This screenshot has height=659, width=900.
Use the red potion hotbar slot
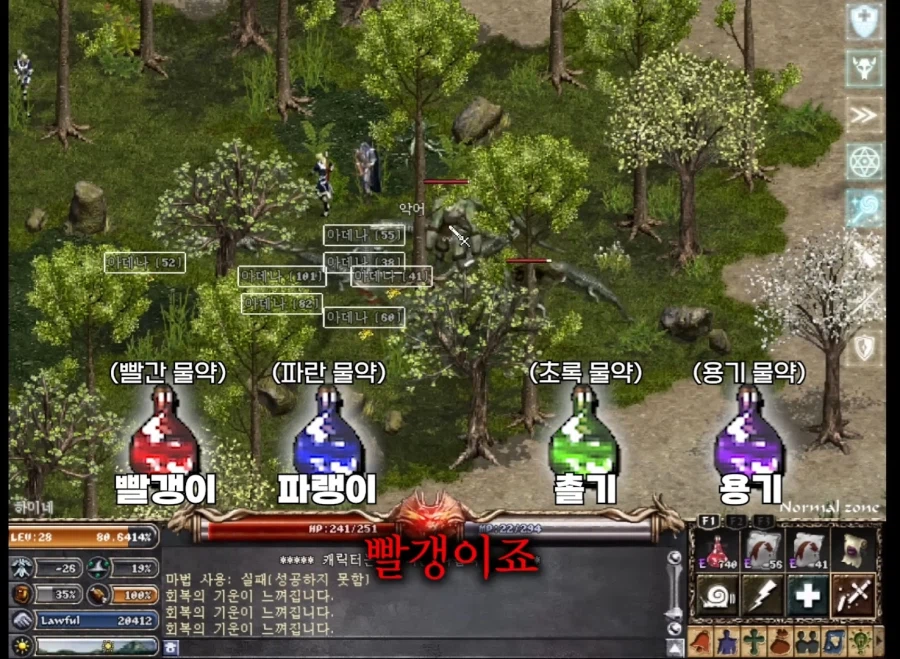click(x=717, y=550)
